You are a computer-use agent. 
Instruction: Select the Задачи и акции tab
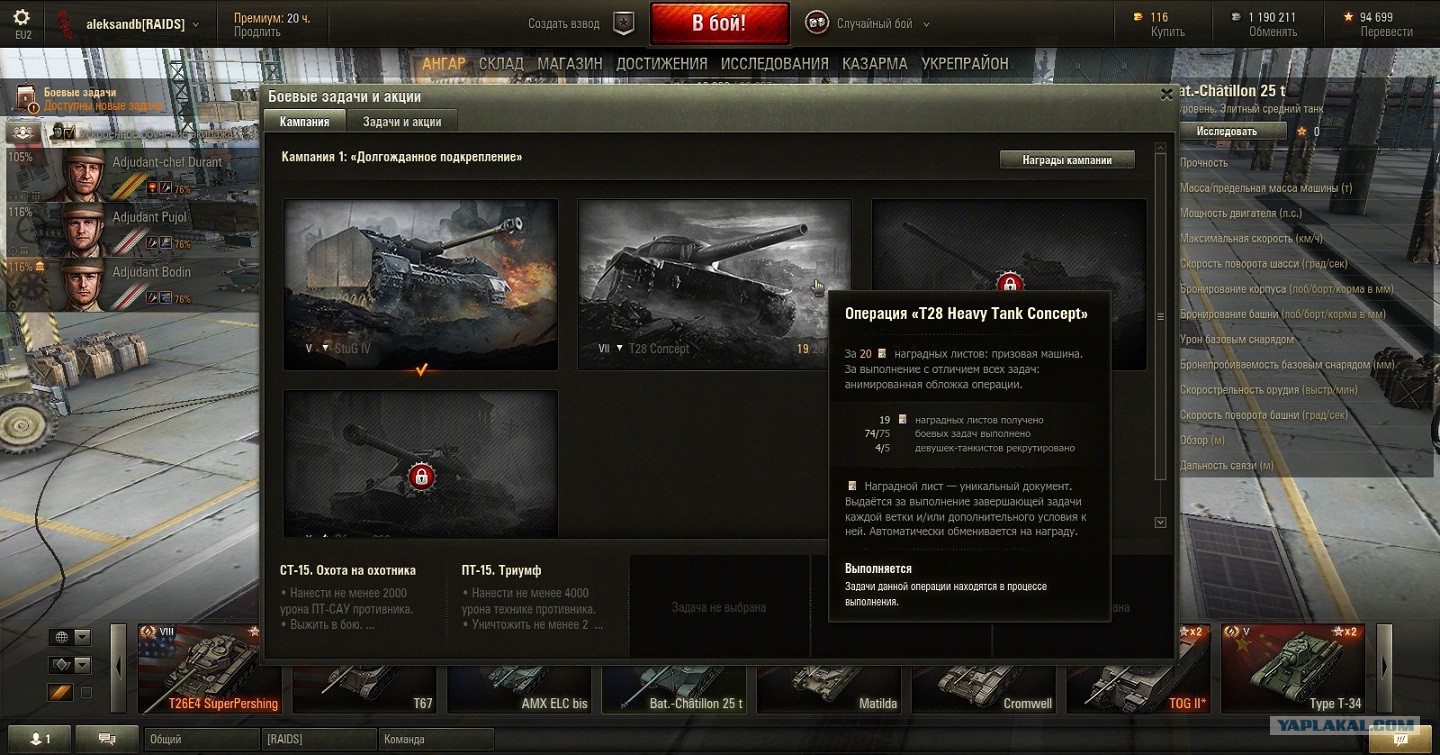click(402, 121)
